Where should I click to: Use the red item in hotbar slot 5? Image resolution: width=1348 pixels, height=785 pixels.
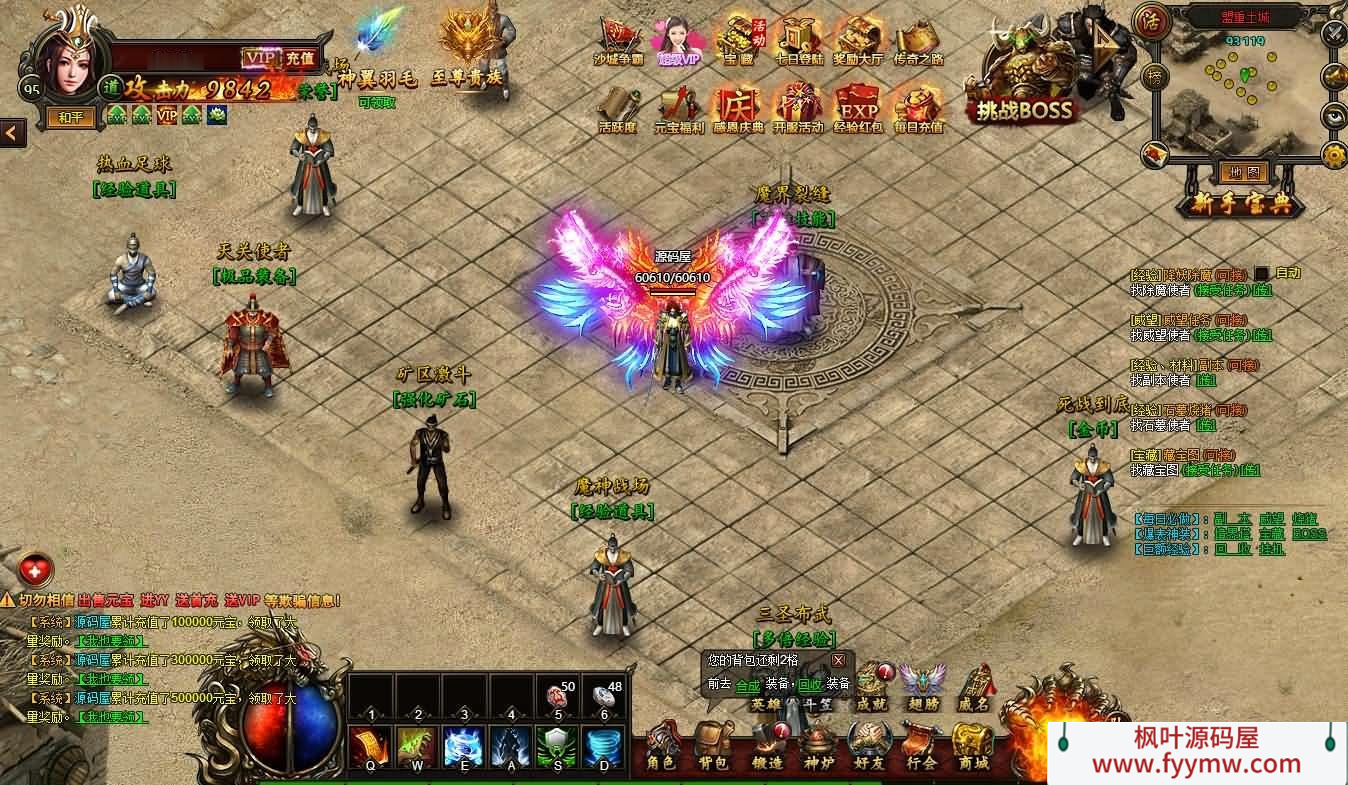(558, 697)
